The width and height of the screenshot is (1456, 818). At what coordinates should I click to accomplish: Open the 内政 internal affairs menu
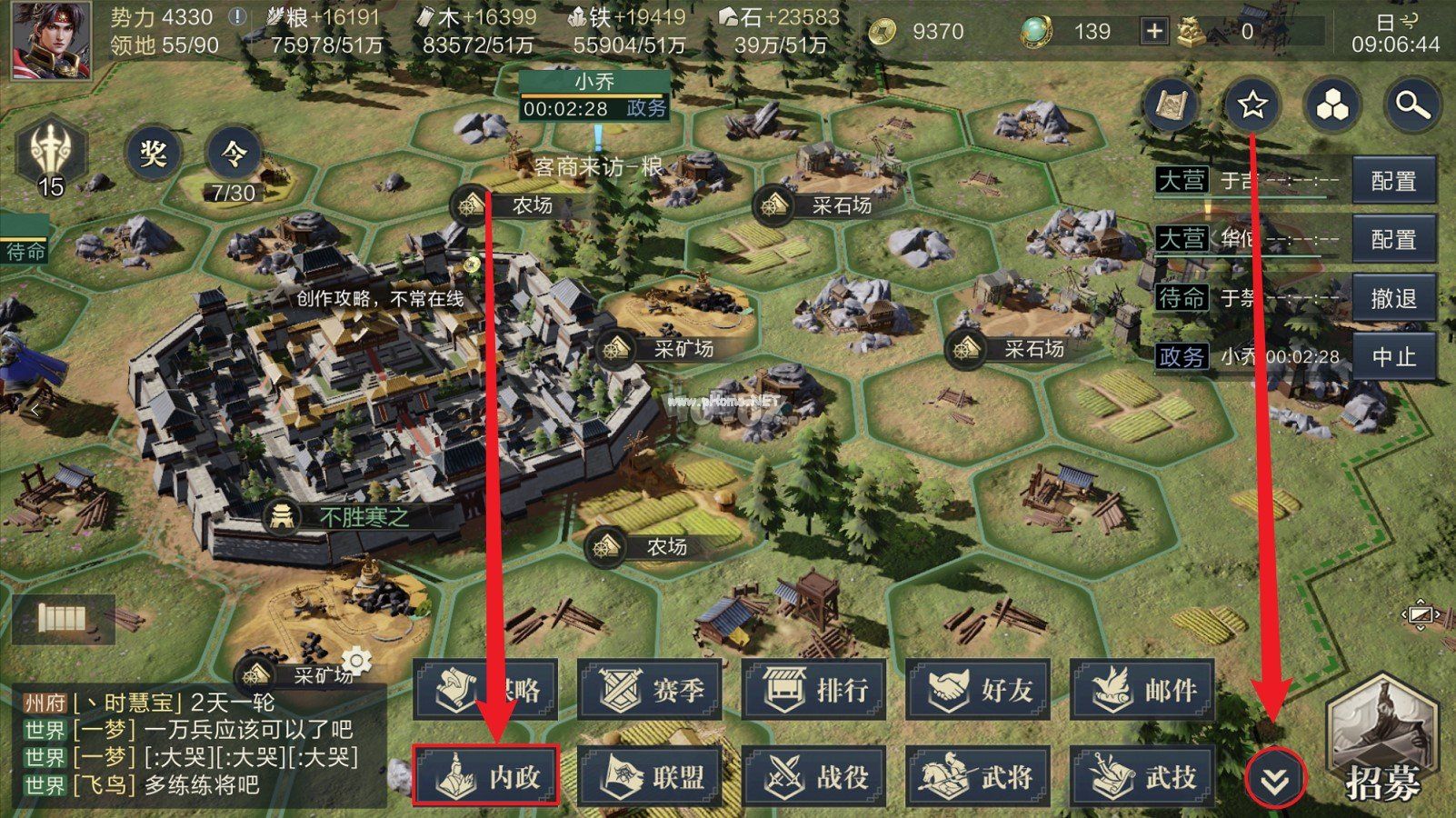tap(486, 777)
